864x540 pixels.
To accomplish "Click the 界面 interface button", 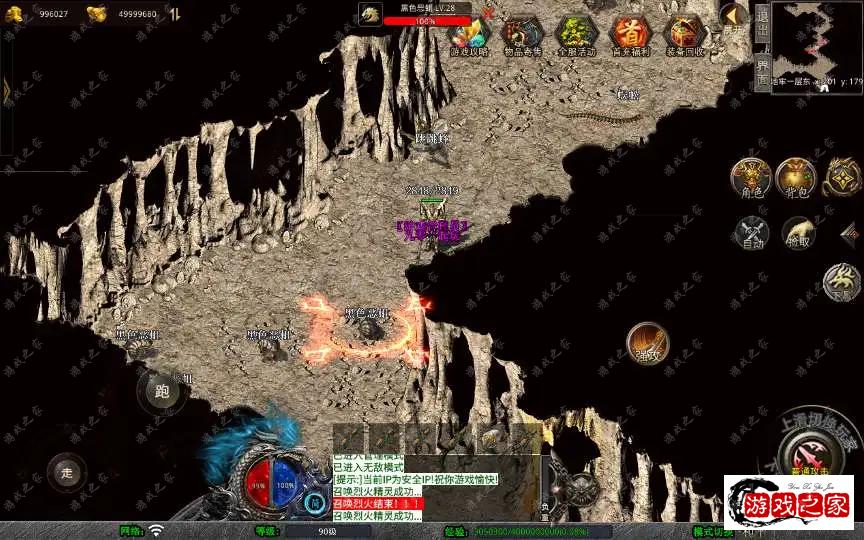I will click(x=762, y=72).
